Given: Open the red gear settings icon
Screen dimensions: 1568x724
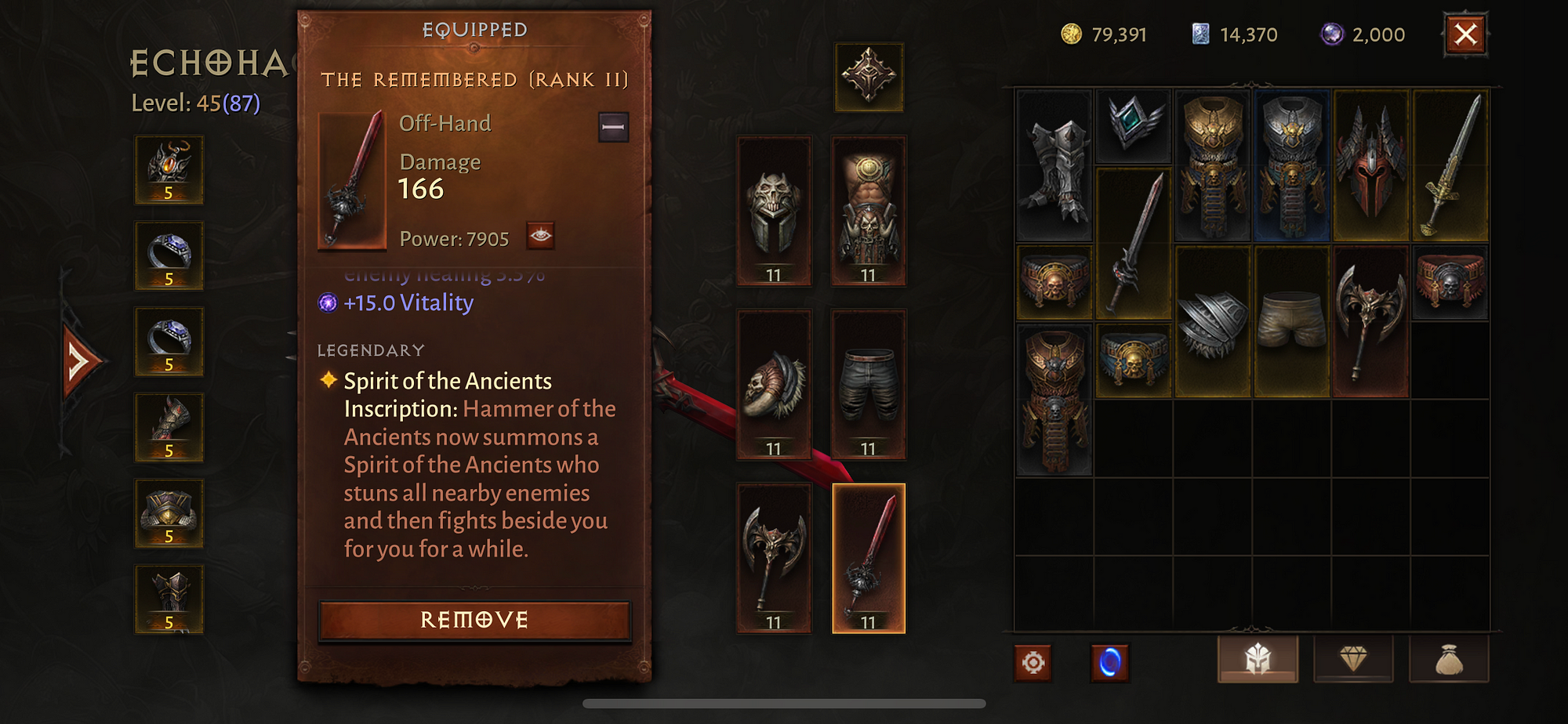Looking at the screenshot, I should (x=1033, y=663).
